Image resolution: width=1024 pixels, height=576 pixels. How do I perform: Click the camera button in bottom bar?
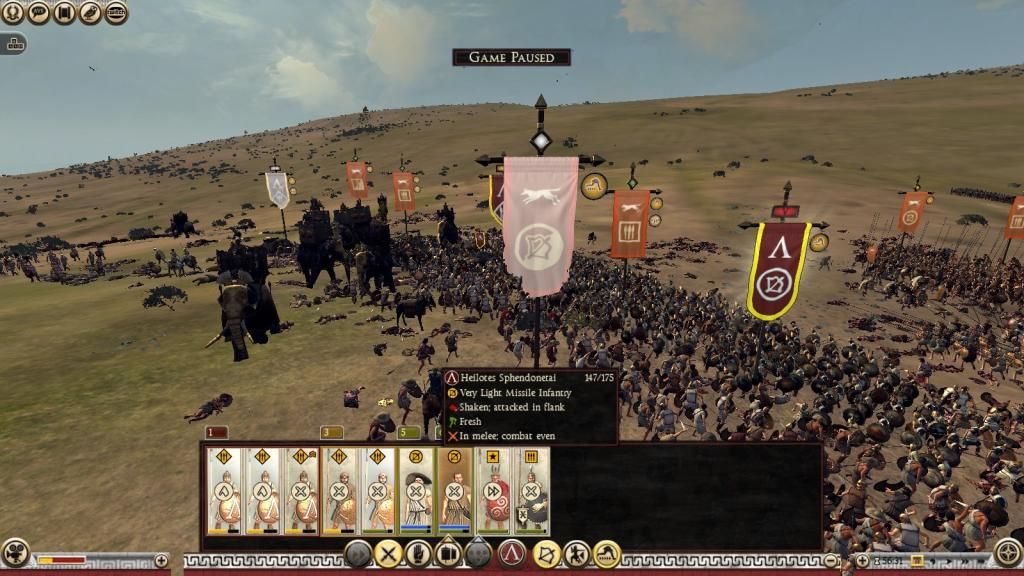(x=15, y=552)
